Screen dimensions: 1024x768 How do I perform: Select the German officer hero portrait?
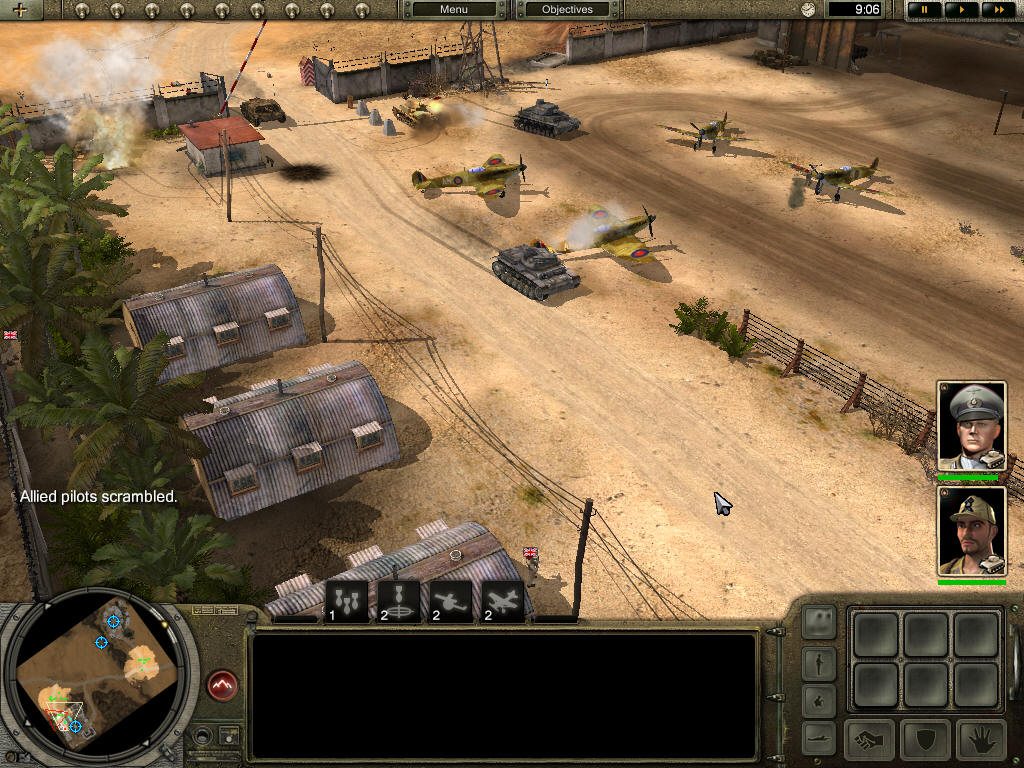point(971,426)
